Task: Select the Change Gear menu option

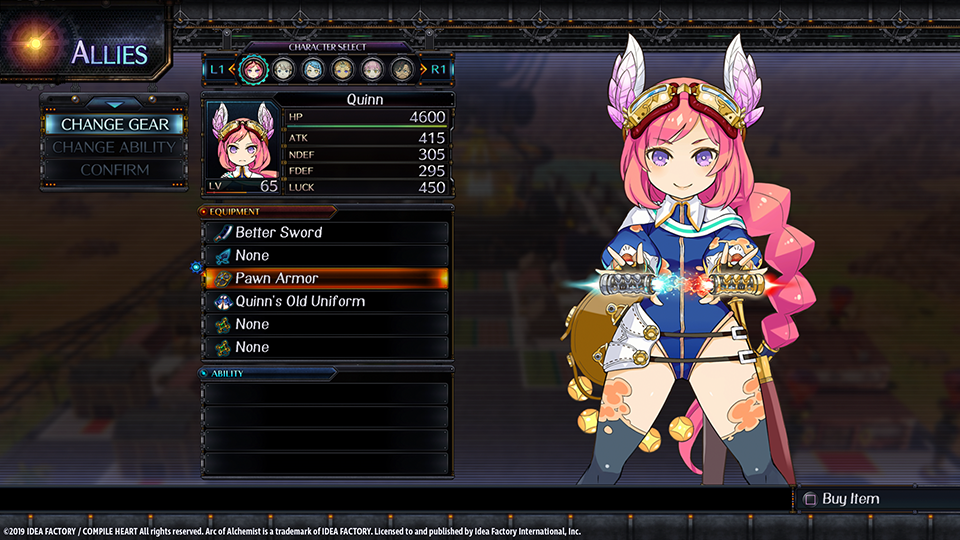Action: pos(114,125)
